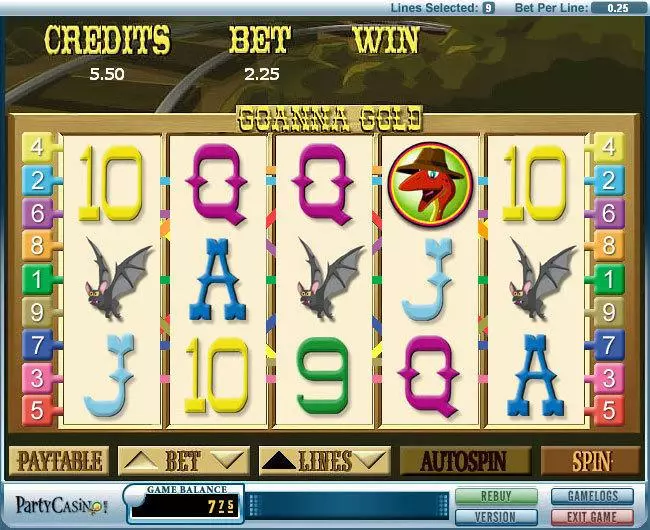Raise the line count with the LINES up arrow
650x530 pixels.
279,461
